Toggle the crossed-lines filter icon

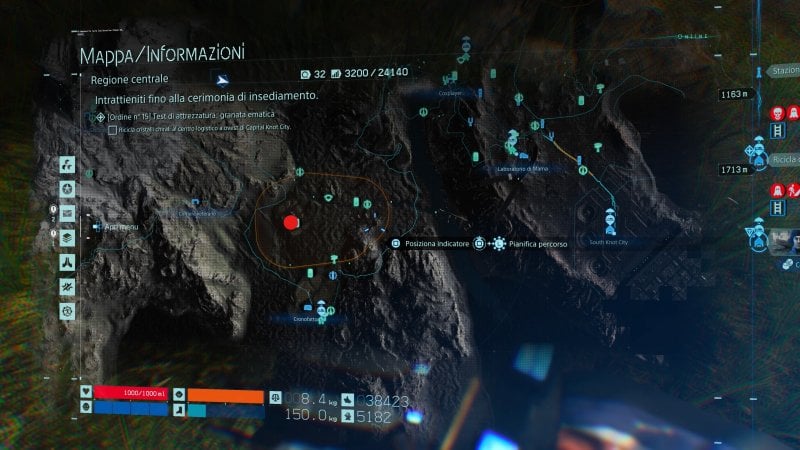pos(67,287)
